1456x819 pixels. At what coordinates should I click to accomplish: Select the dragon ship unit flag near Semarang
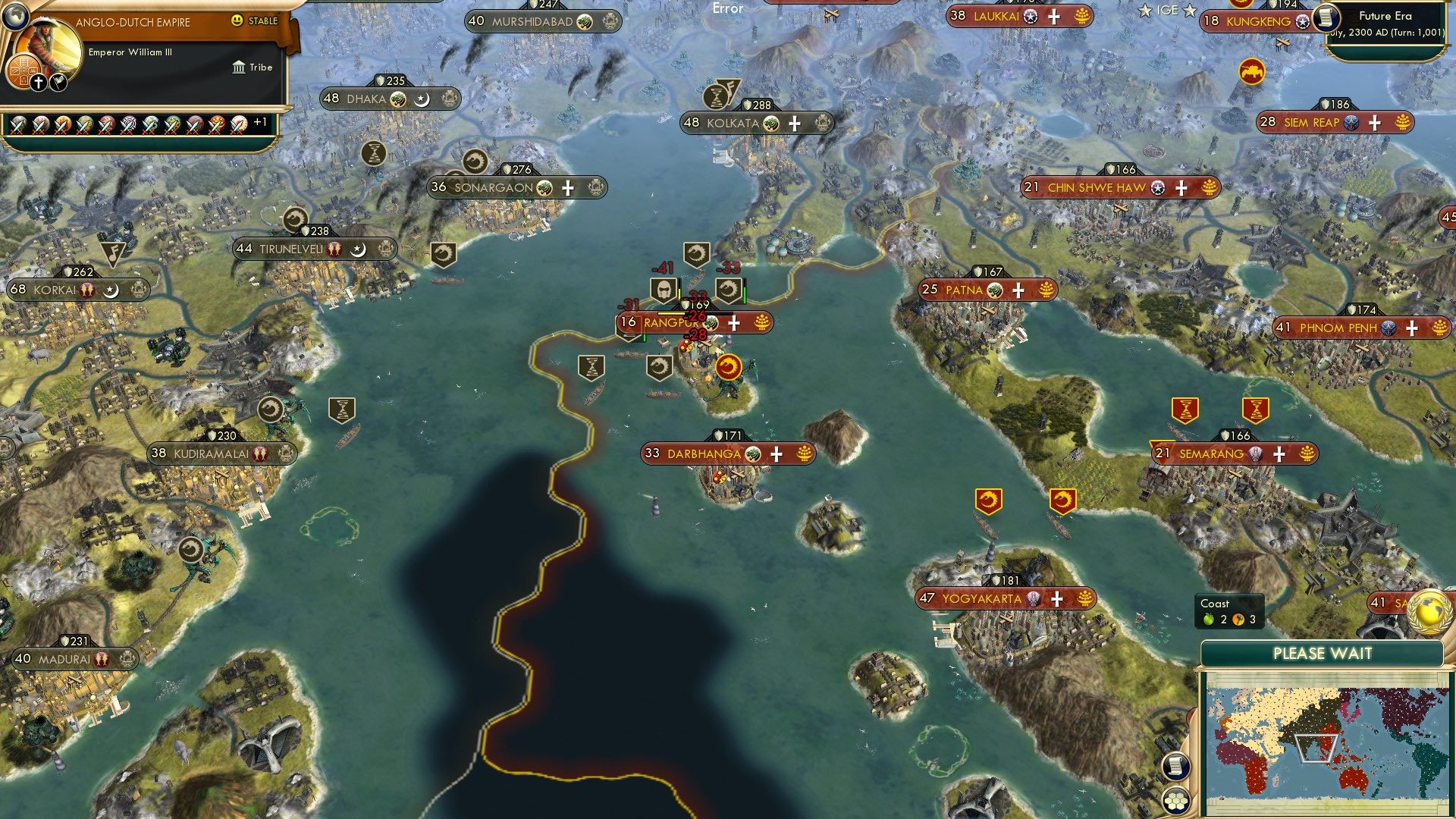click(x=988, y=500)
